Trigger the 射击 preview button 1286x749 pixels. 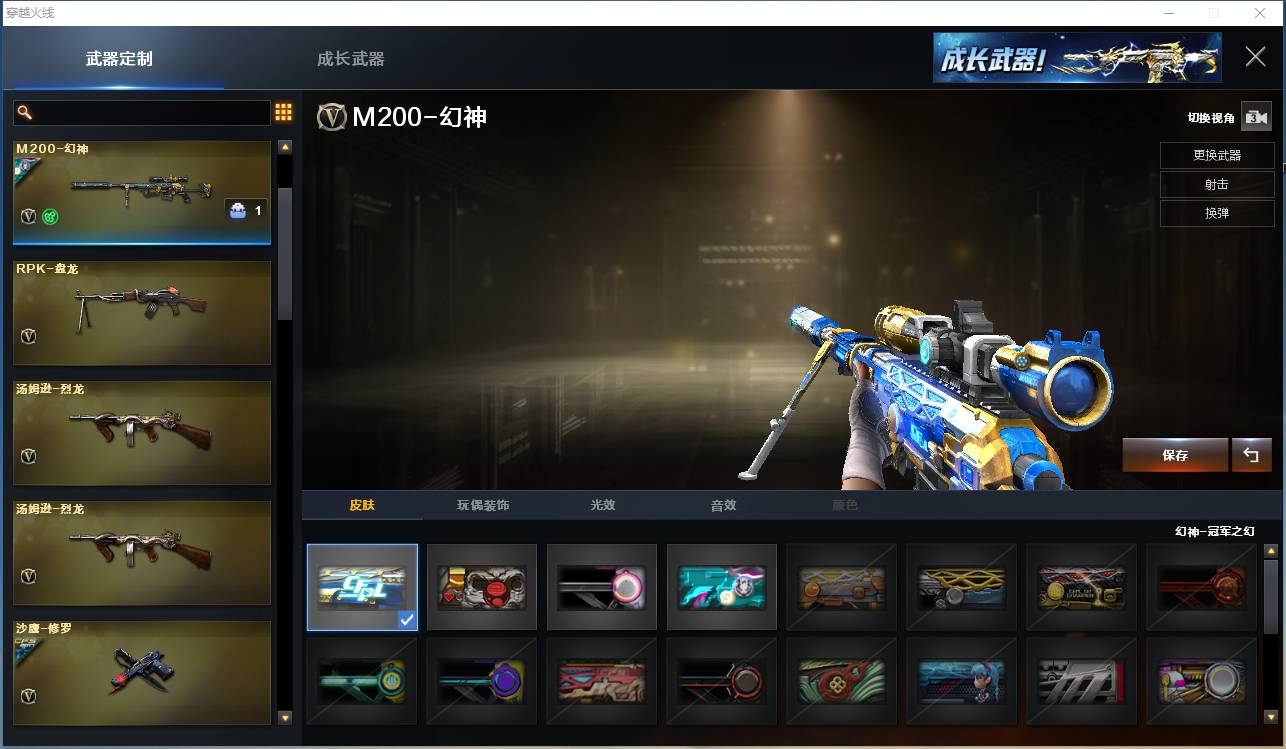(x=1217, y=185)
